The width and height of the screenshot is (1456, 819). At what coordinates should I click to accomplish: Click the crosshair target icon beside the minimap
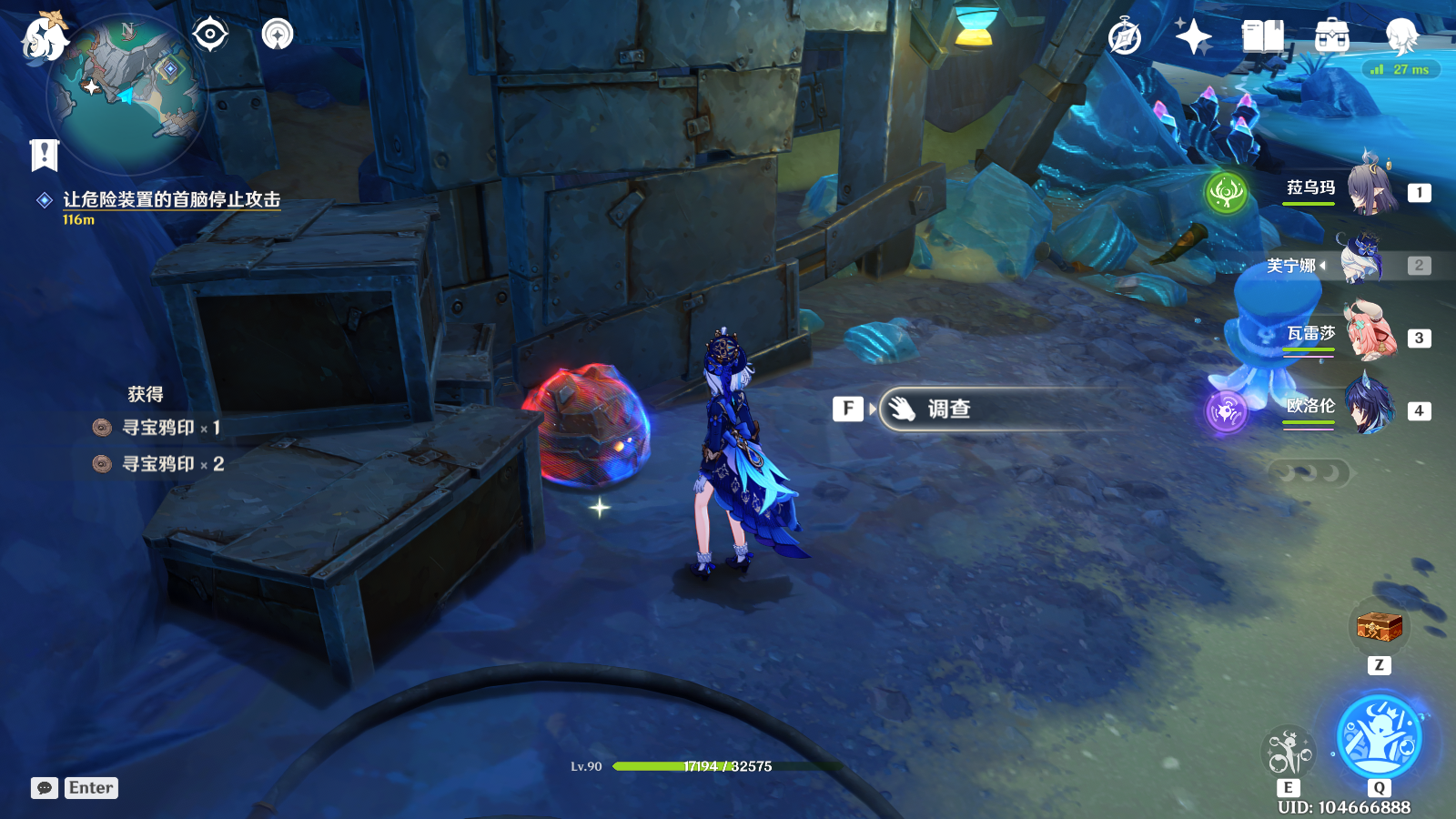tap(210, 35)
